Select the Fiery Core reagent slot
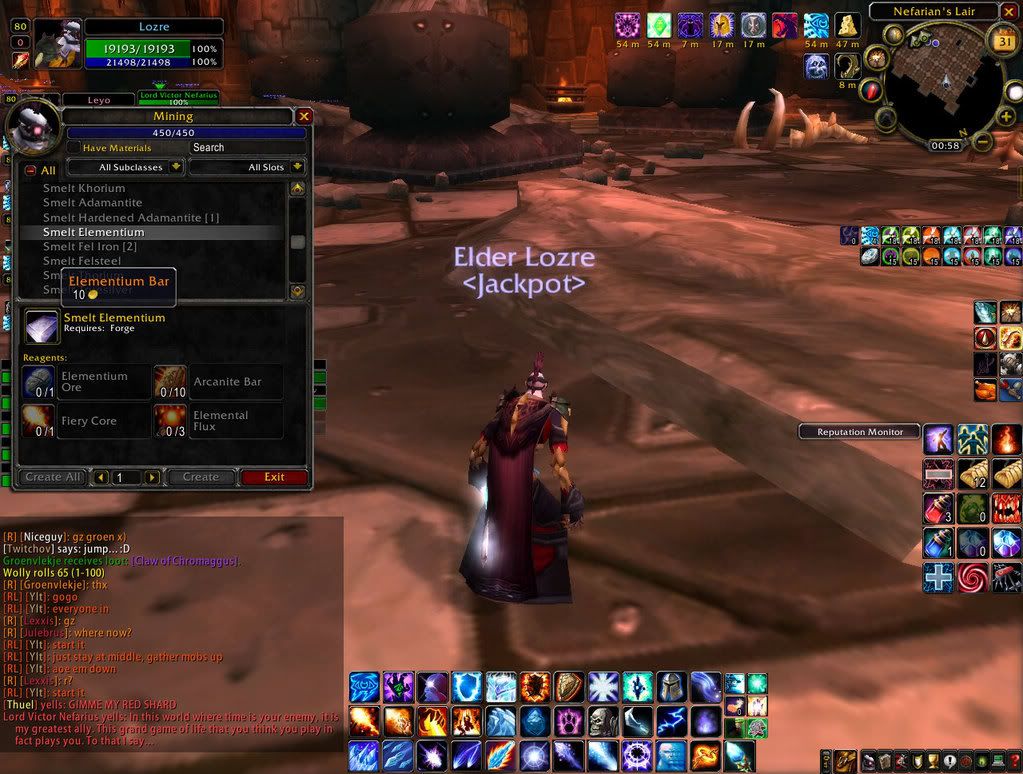Image resolution: width=1023 pixels, height=774 pixels. click(x=39, y=421)
